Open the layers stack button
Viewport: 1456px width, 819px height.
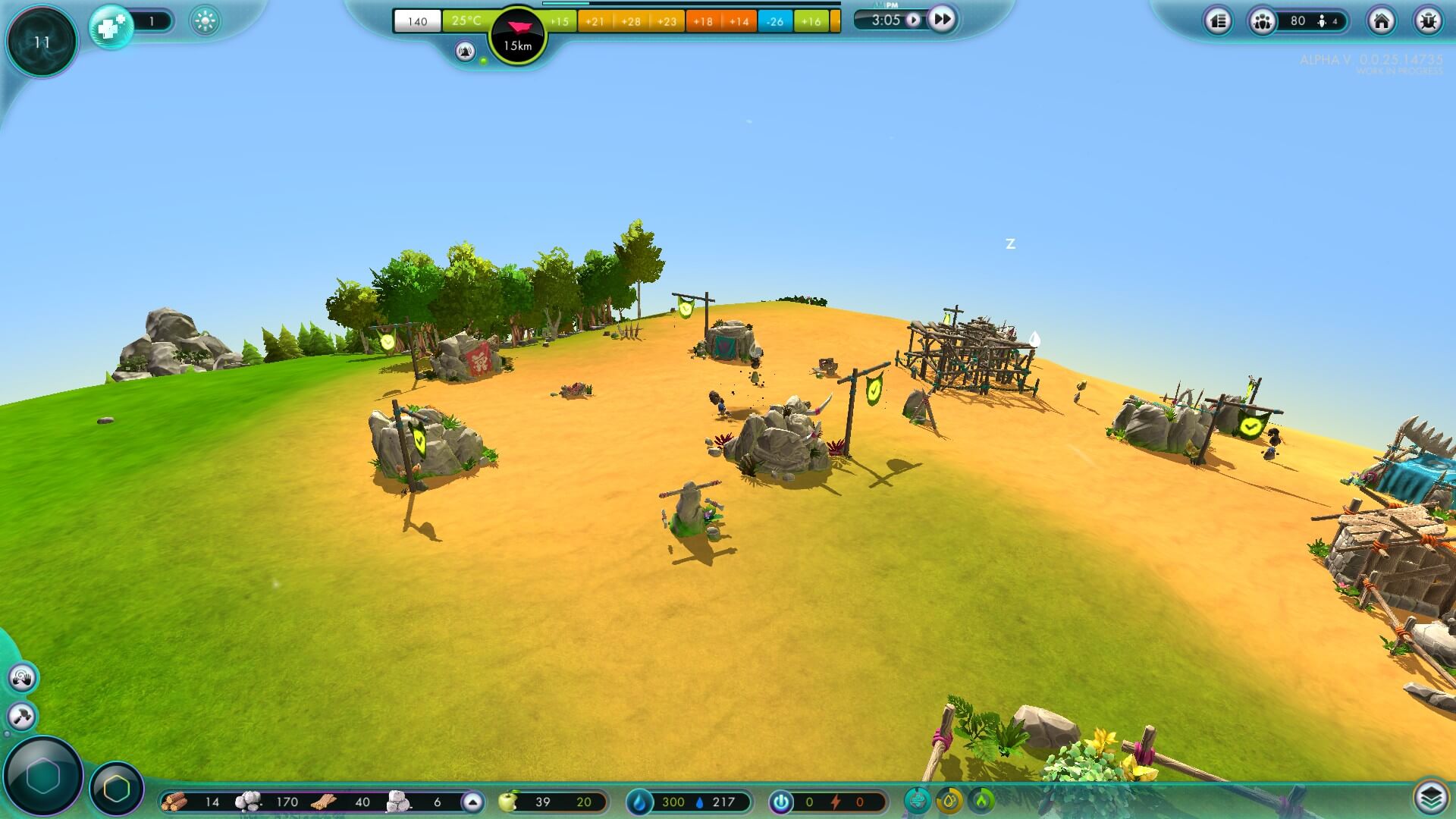pyautogui.click(x=1429, y=797)
